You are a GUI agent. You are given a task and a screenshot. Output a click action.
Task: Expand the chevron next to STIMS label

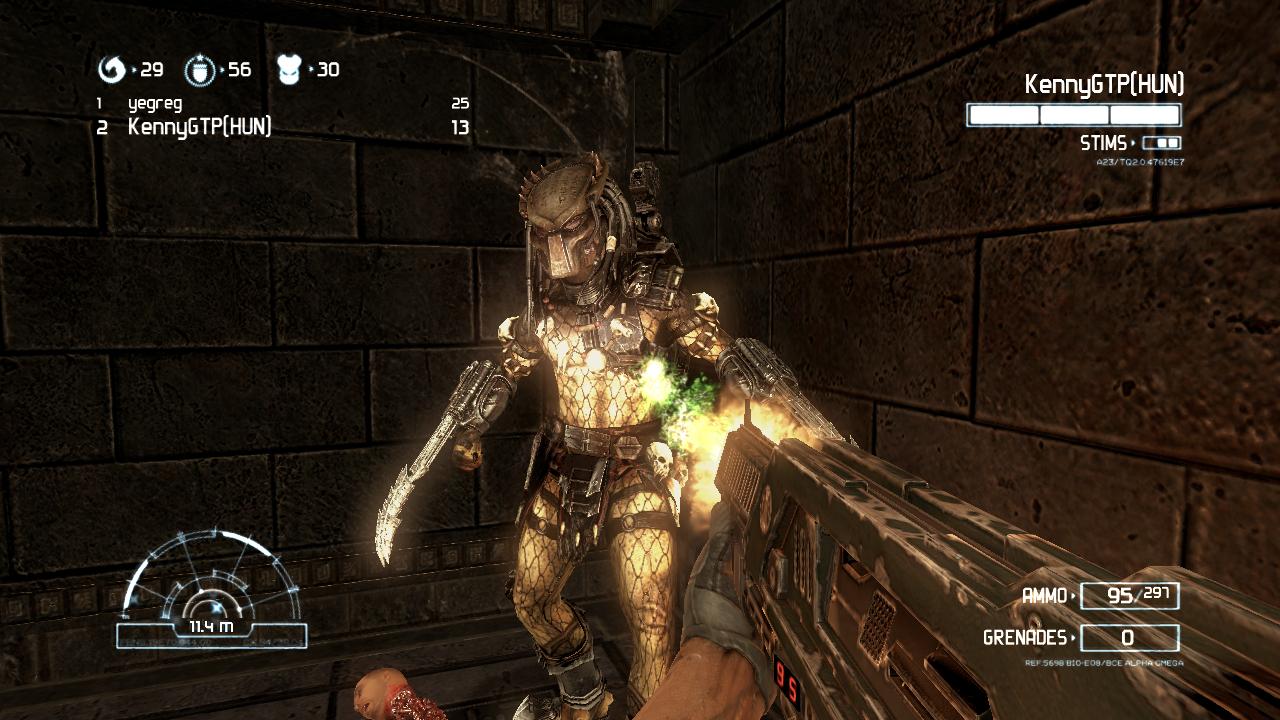pos(1133,142)
